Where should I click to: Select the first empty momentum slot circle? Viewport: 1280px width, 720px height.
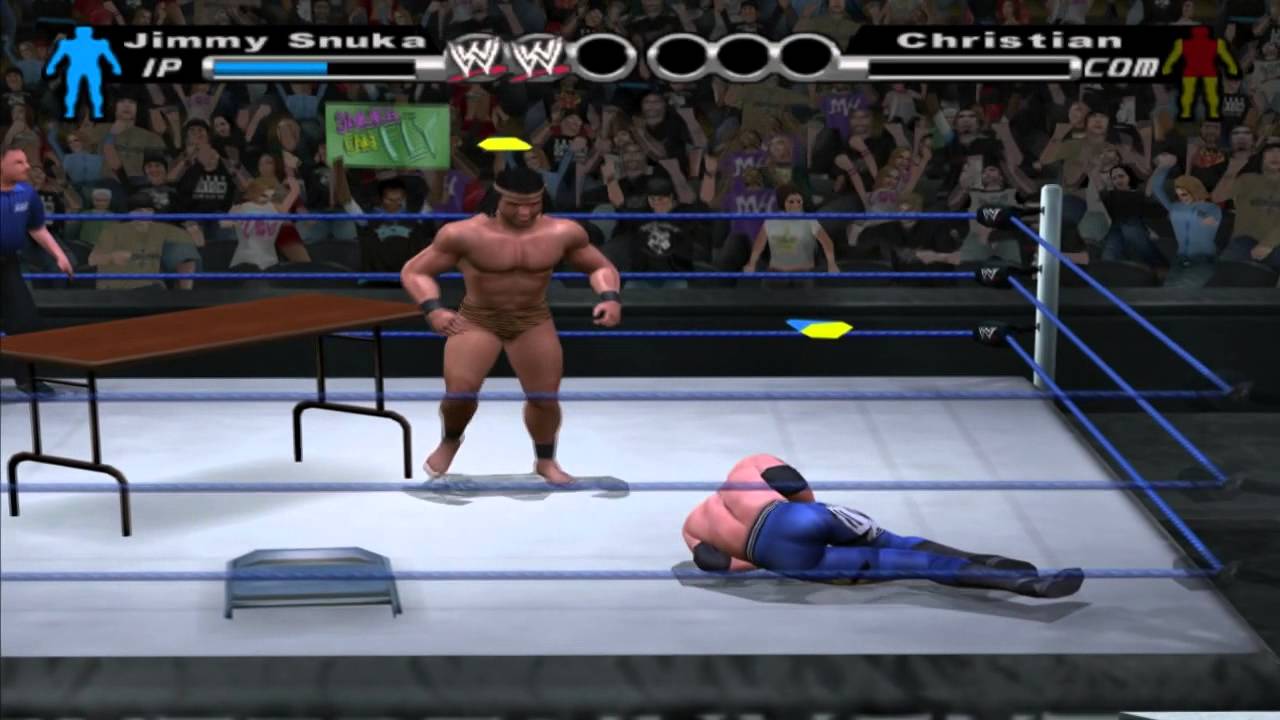602,55
